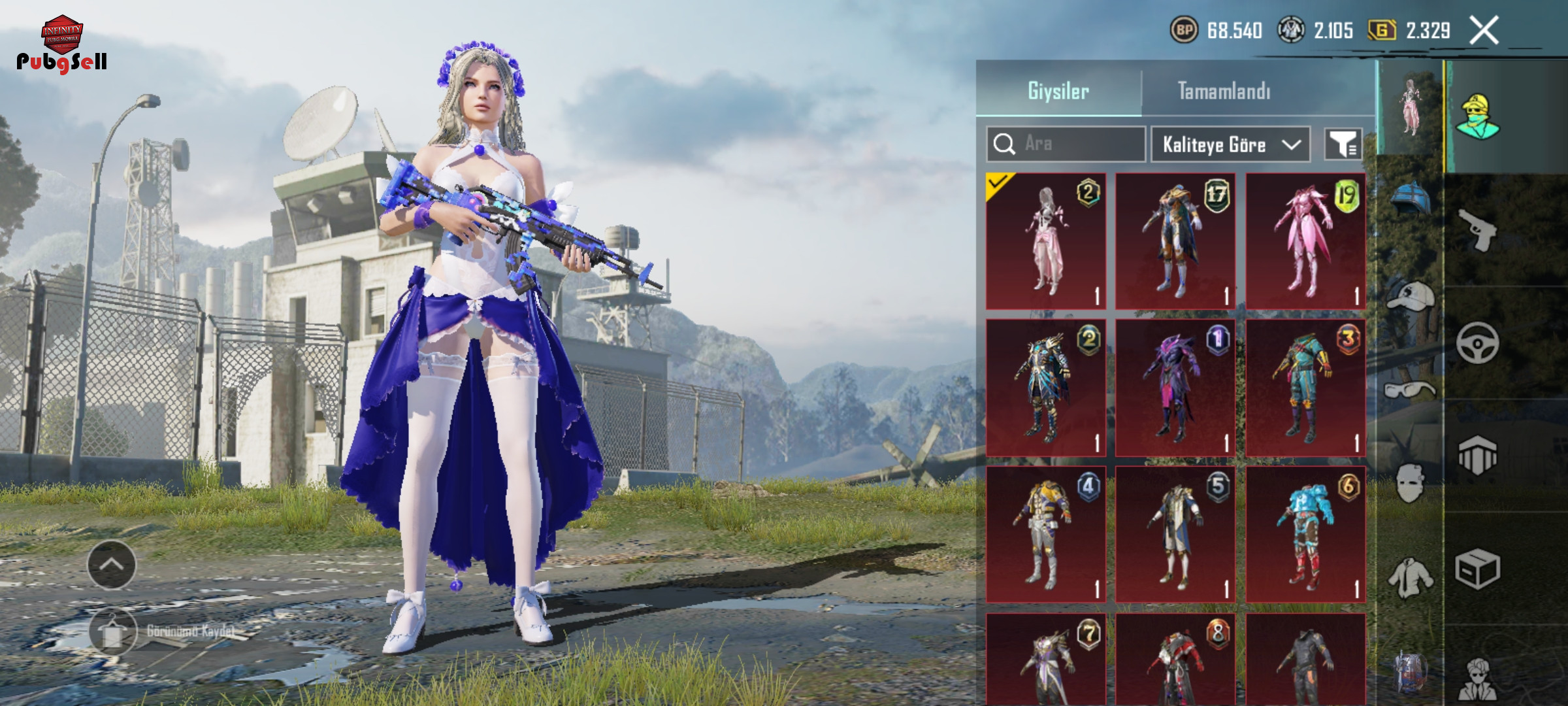Open the Tamamlandı tab
1568x706 pixels.
1224,91
